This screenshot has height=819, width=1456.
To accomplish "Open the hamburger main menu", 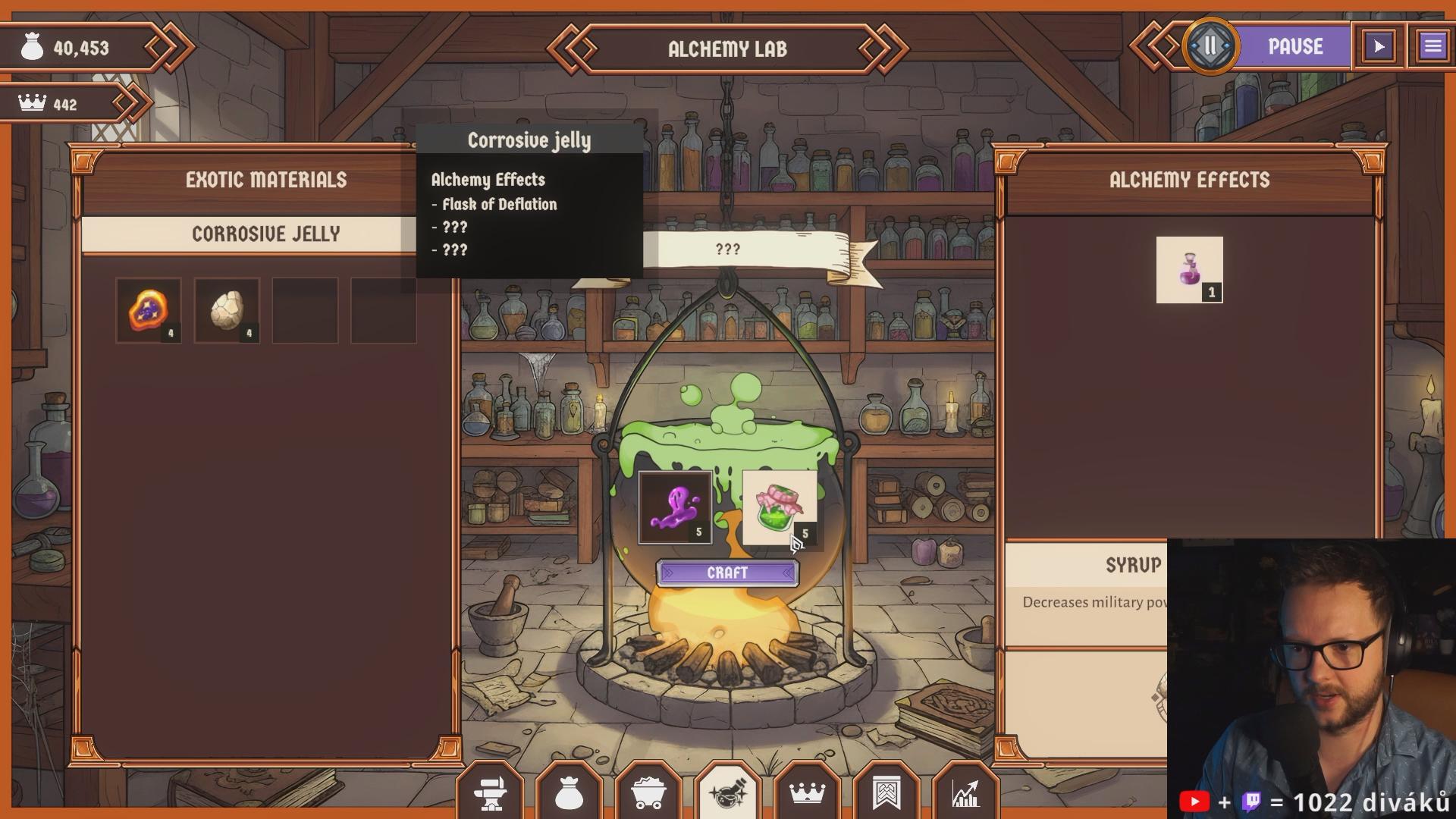I will pos(1432,46).
